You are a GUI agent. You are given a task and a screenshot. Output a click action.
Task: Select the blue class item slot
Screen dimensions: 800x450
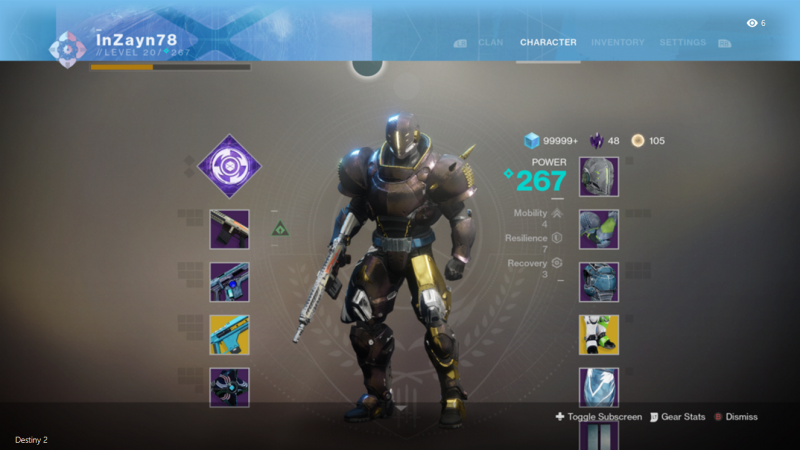coord(599,387)
